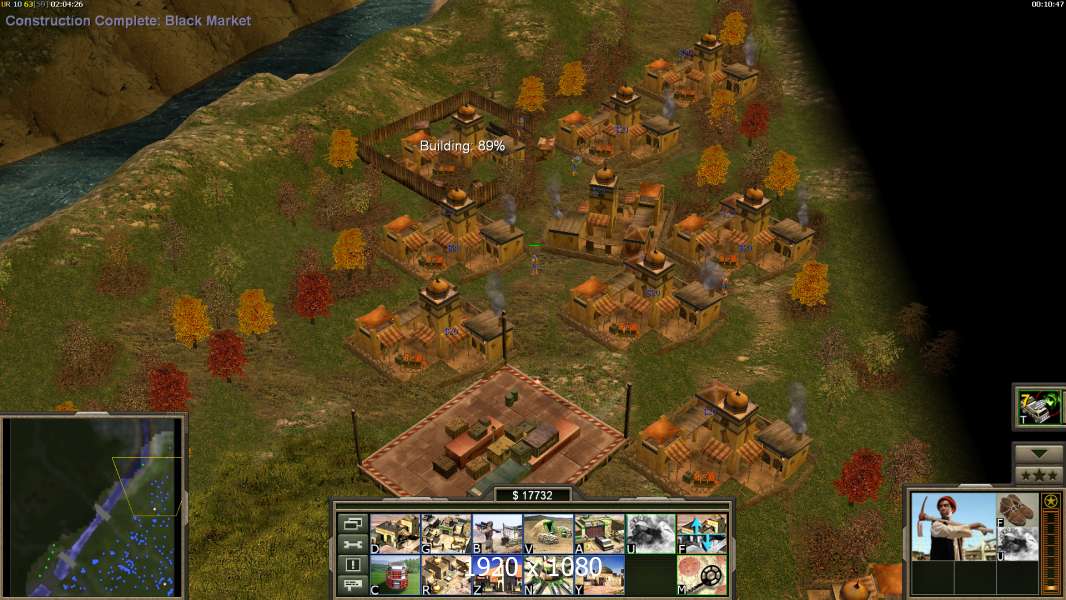Click the minimap to move the camera

(x=95, y=507)
